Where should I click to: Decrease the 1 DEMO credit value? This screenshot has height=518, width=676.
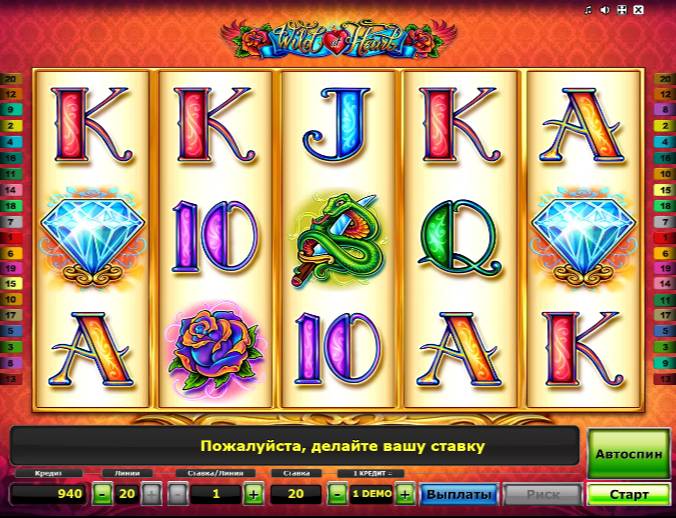[x=338, y=494]
